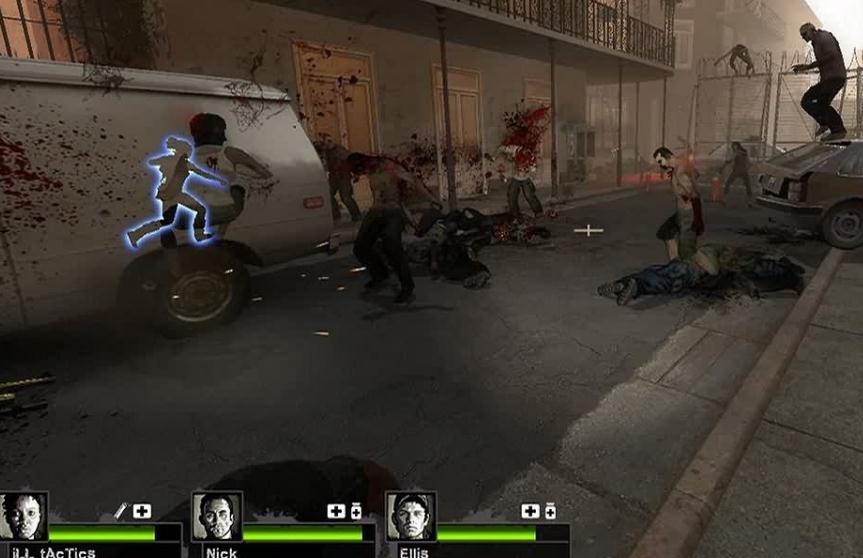Select the first teammate's portrait above tAcTics
863x558 pixels.
[24, 517]
